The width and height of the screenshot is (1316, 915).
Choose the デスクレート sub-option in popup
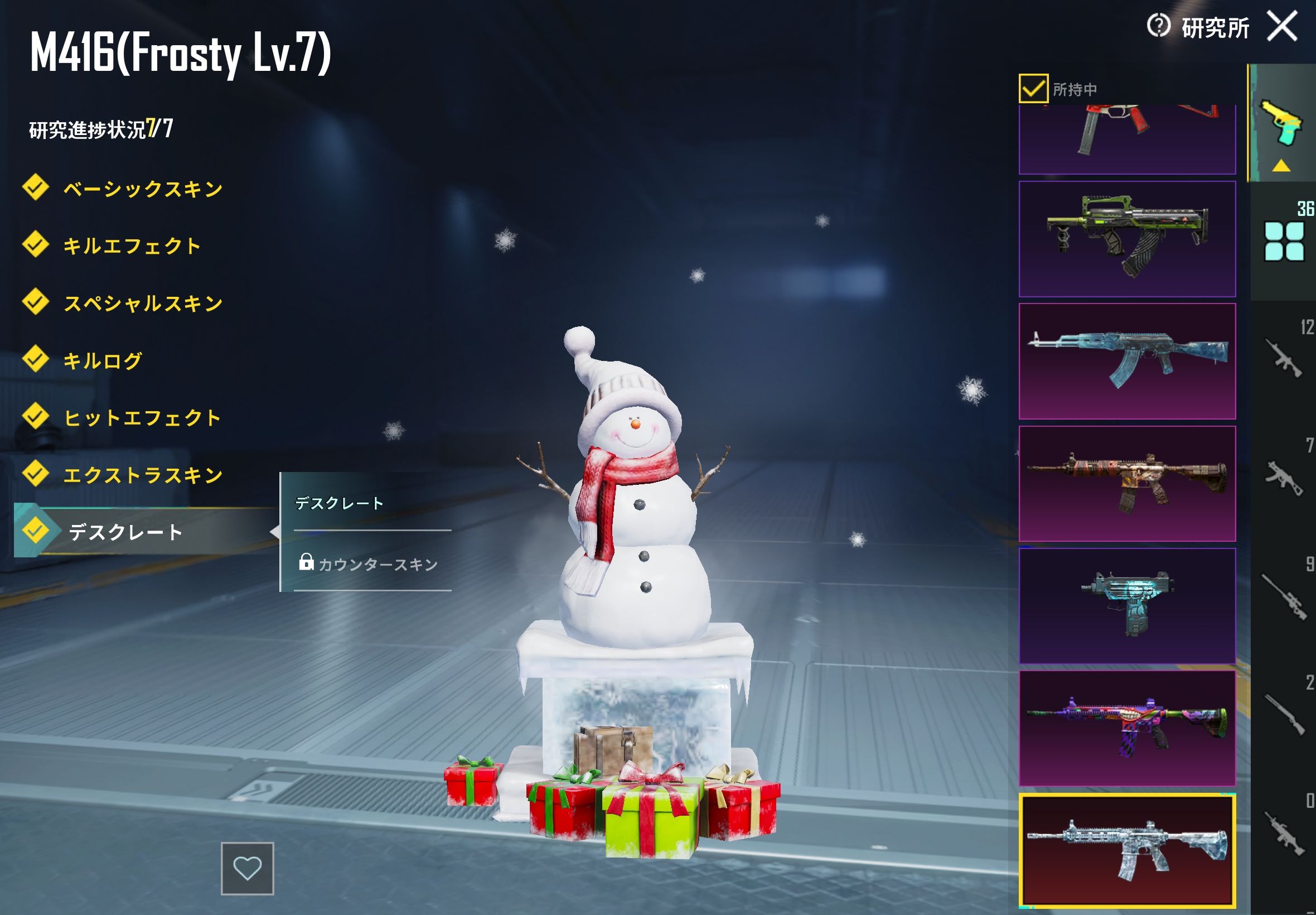(x=339, y=503)
